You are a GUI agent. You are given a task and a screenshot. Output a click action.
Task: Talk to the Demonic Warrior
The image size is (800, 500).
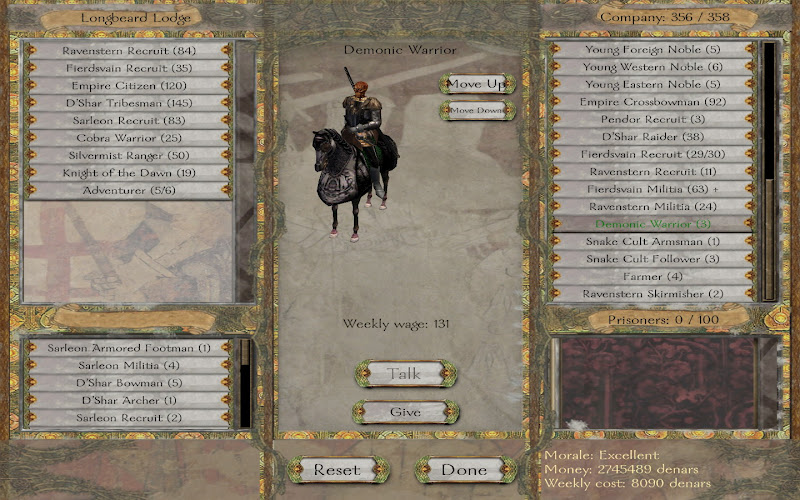coord(405,374)
